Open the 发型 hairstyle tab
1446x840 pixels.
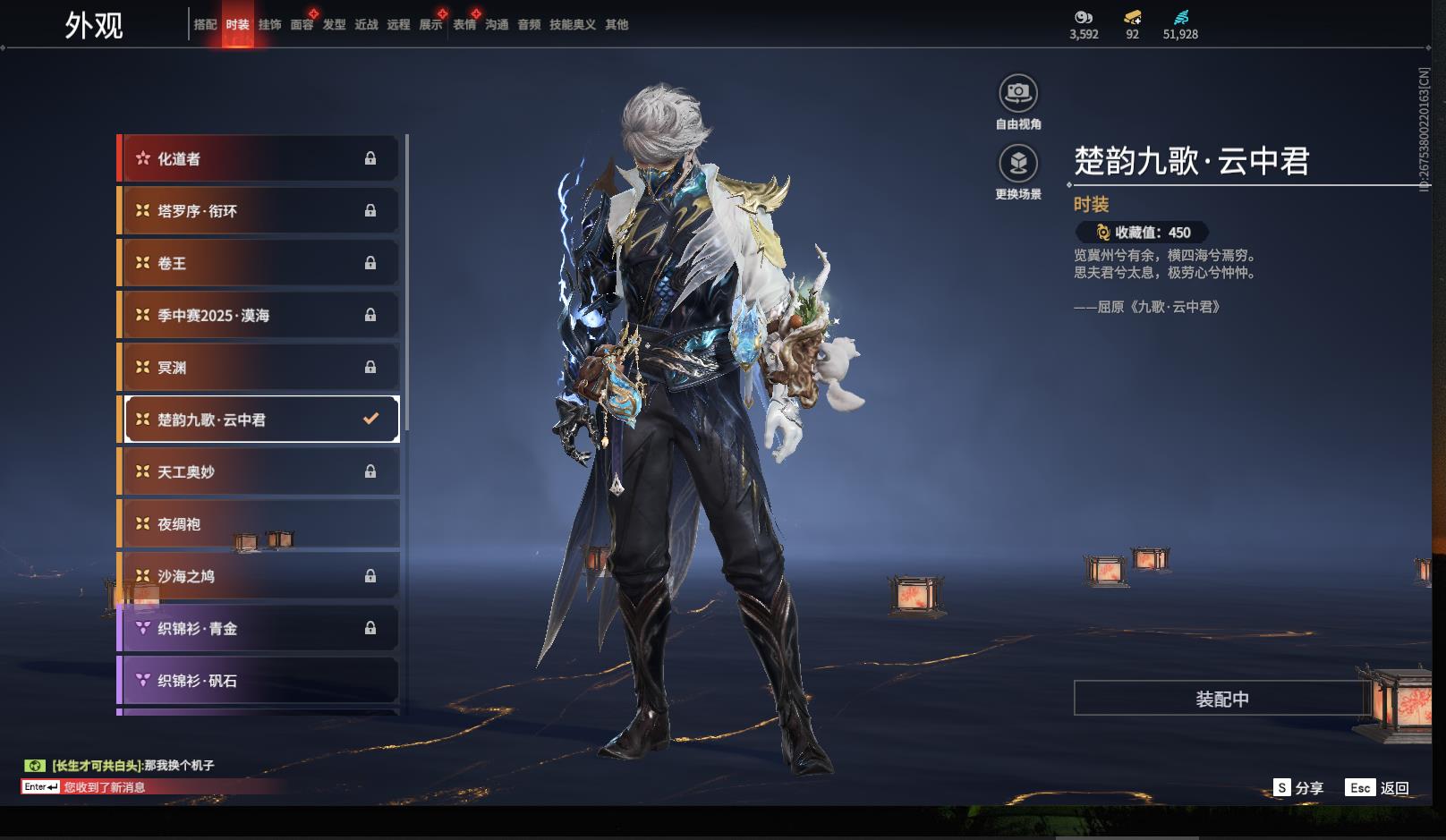pyautogui.click(x=334, y=25)
